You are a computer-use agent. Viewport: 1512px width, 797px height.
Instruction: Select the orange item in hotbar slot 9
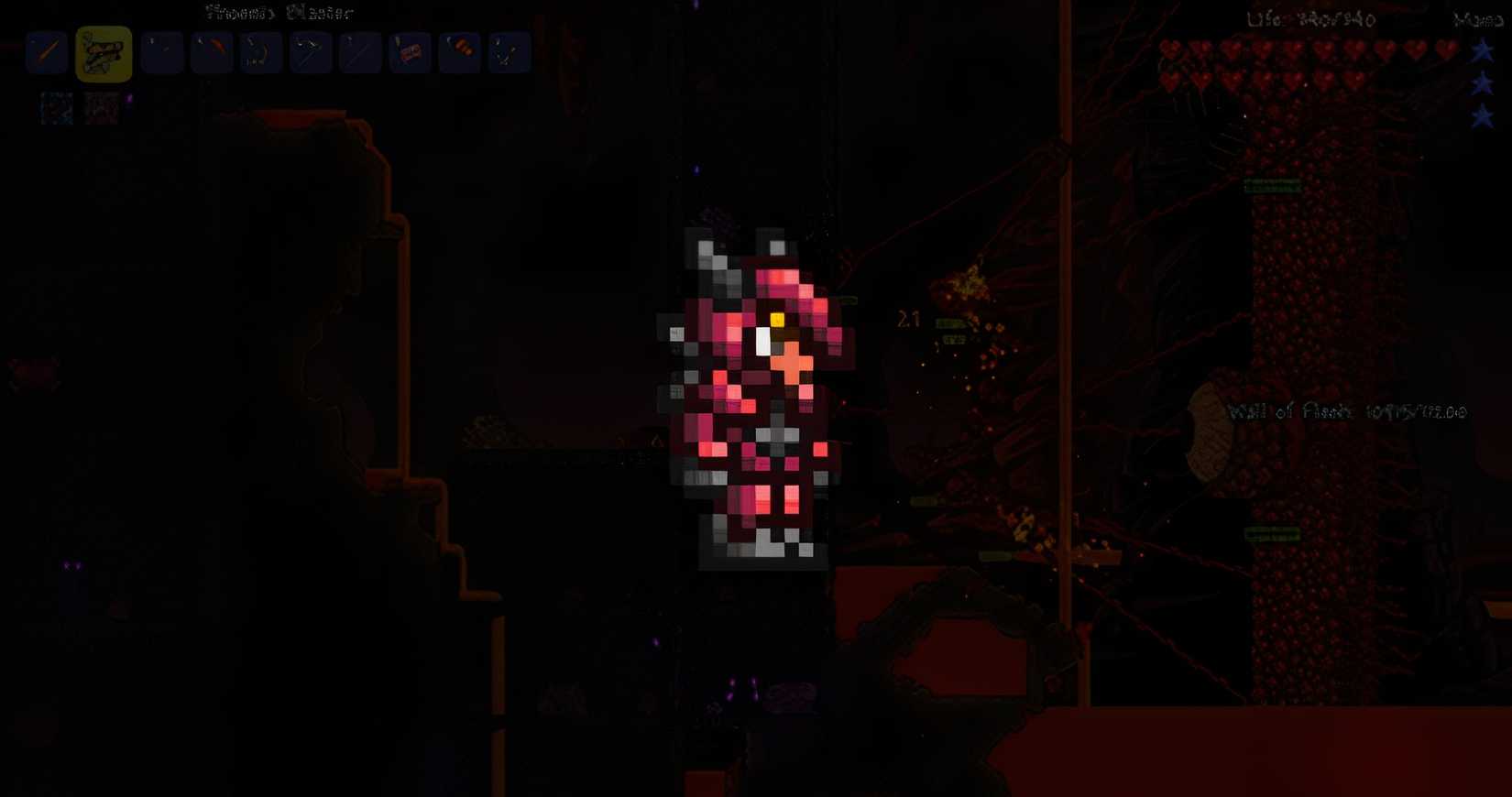point(459,52)
